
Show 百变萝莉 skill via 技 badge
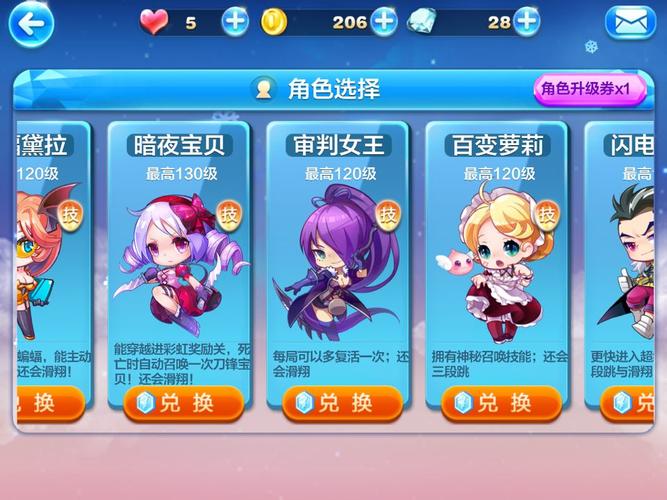[547, 213]
